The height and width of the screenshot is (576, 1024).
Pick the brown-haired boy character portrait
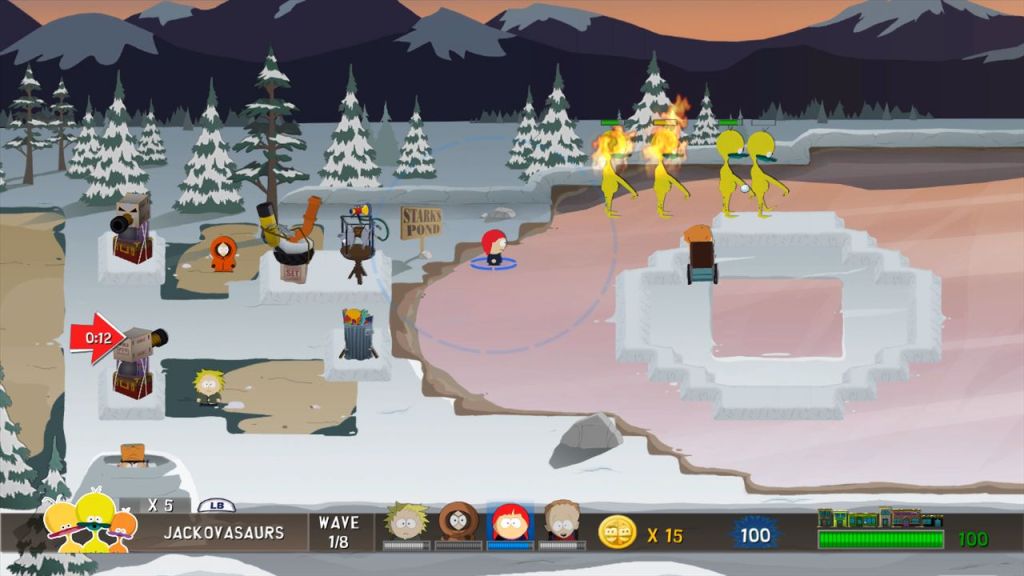[x=562, y=522]
